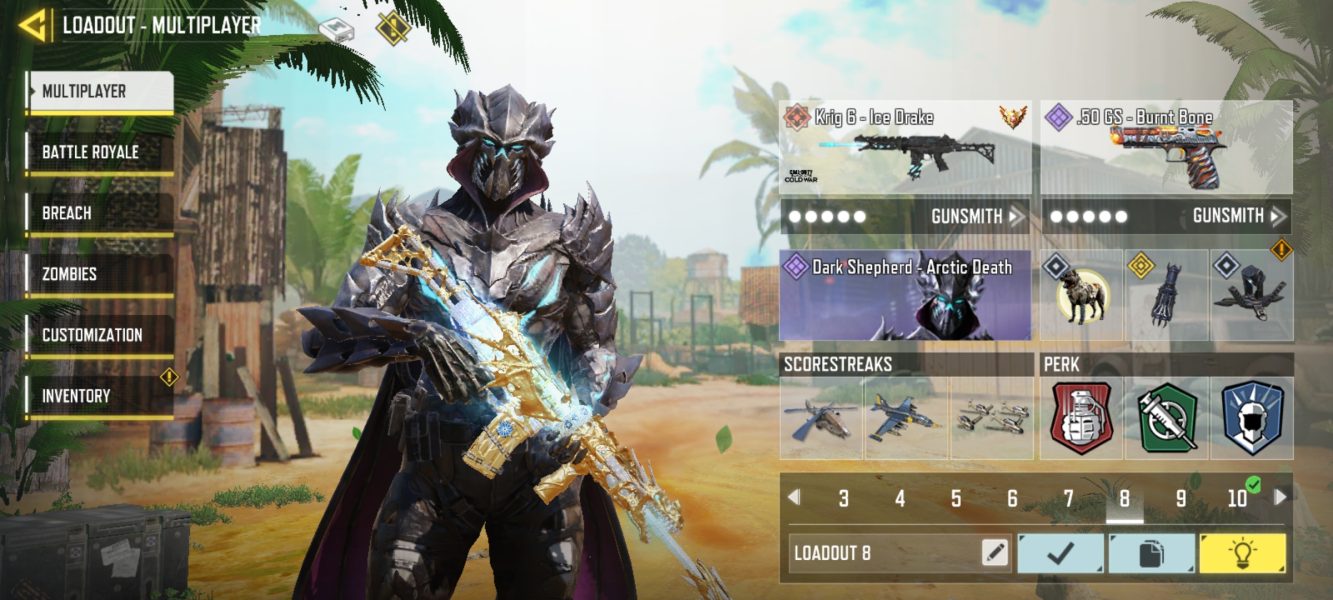The width and height of the screenshot is (1333, 600).
Task: Pick the helicopter scorestreak slot
Action: 821,418
